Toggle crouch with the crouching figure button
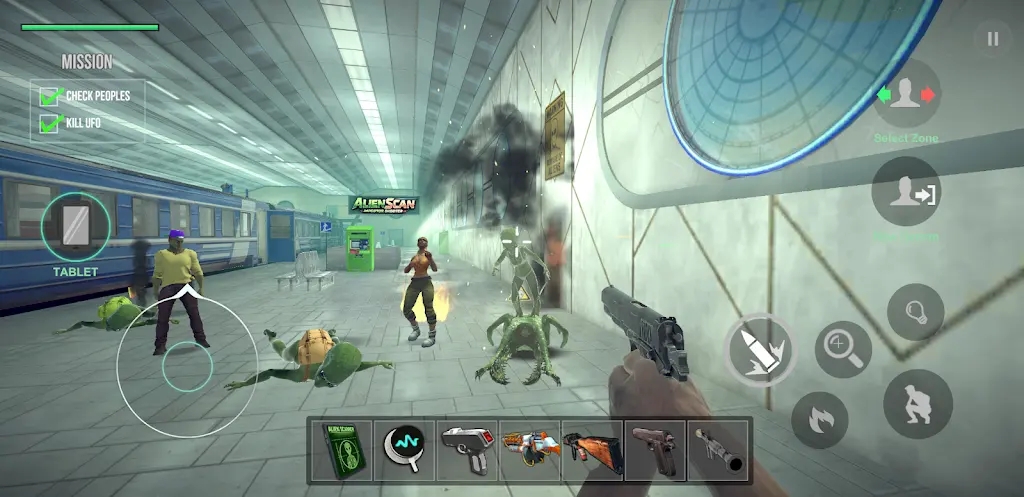The height and width of the screenshot is (497, 1024). (917, 404)
